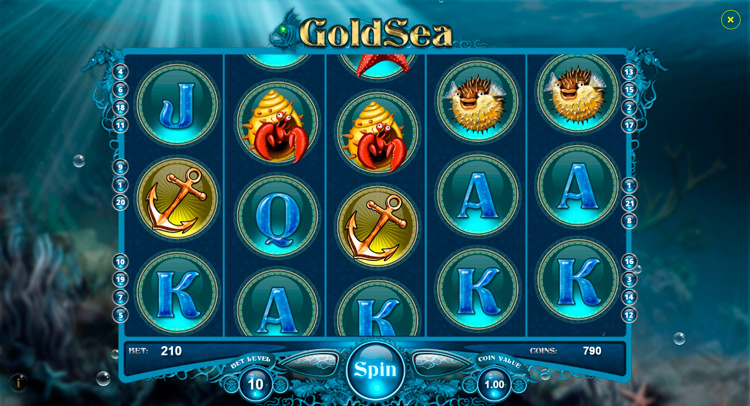Screen dimensions: 750x406
Task: Choose payline marker number 13
Action: tap(629, 72)
